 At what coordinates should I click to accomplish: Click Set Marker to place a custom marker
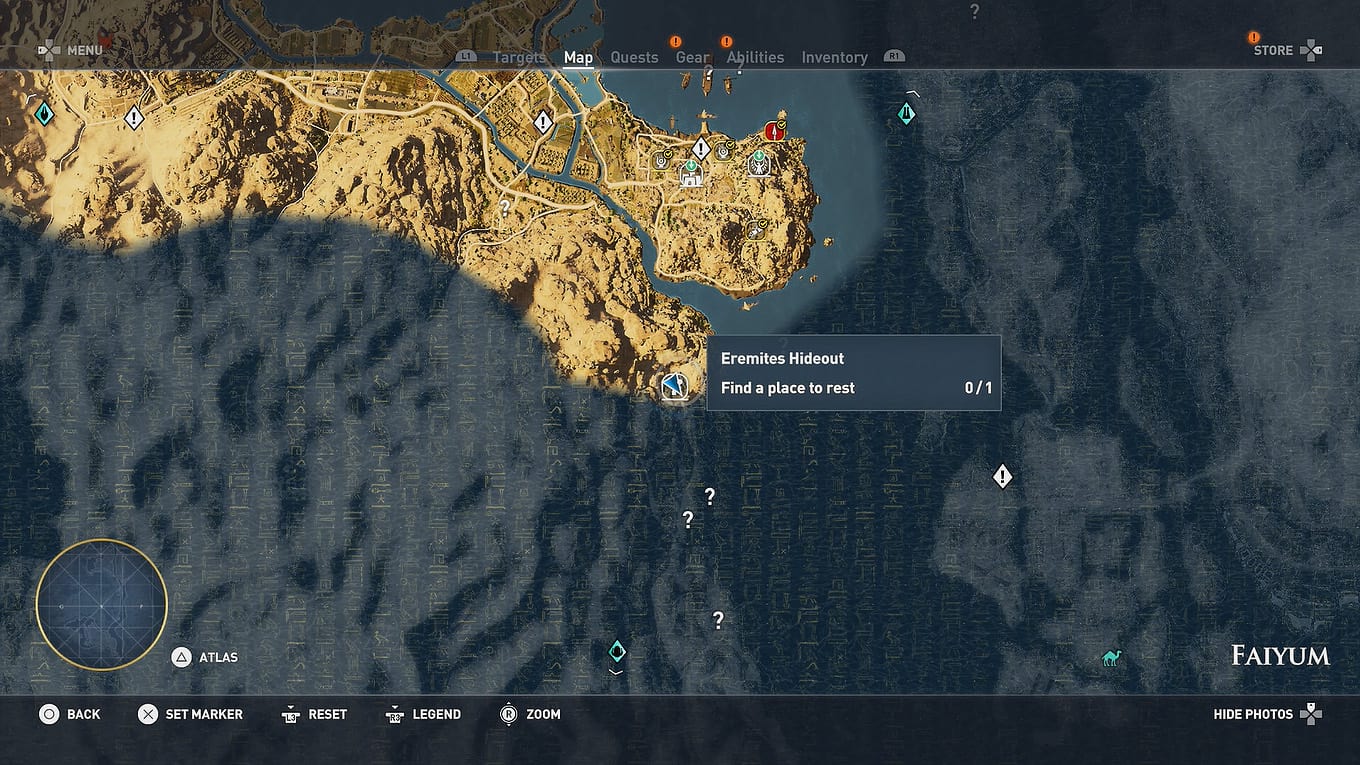click(190, 714)
